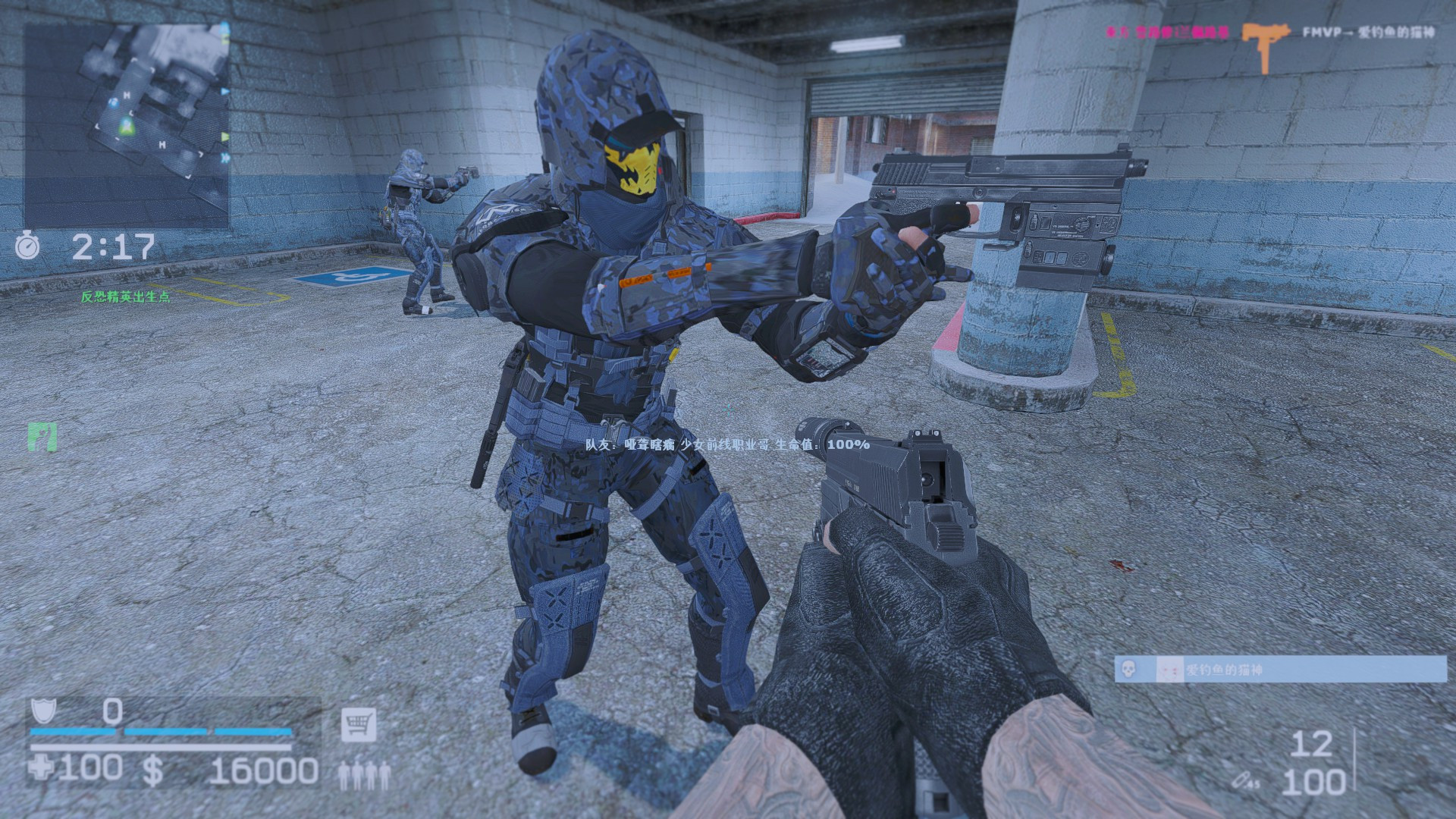Toggle the white health bar strip
The image size is (1456, 819).
point(159,747)
